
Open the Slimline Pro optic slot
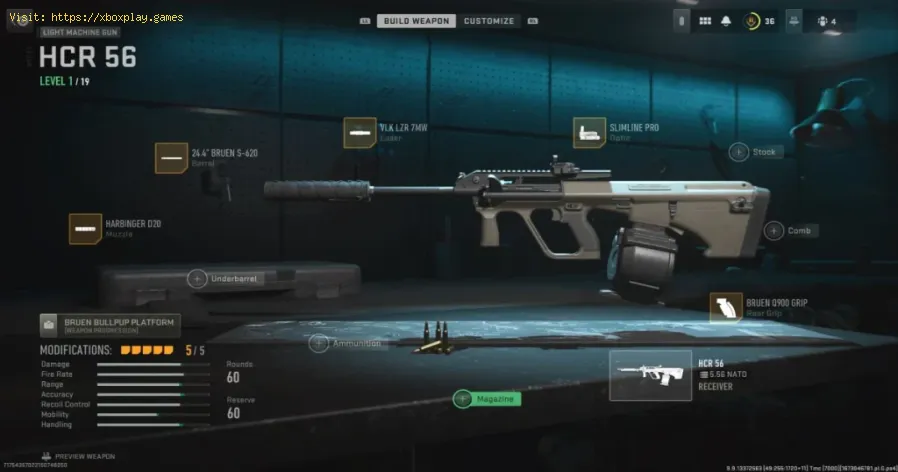click(588, 133)
